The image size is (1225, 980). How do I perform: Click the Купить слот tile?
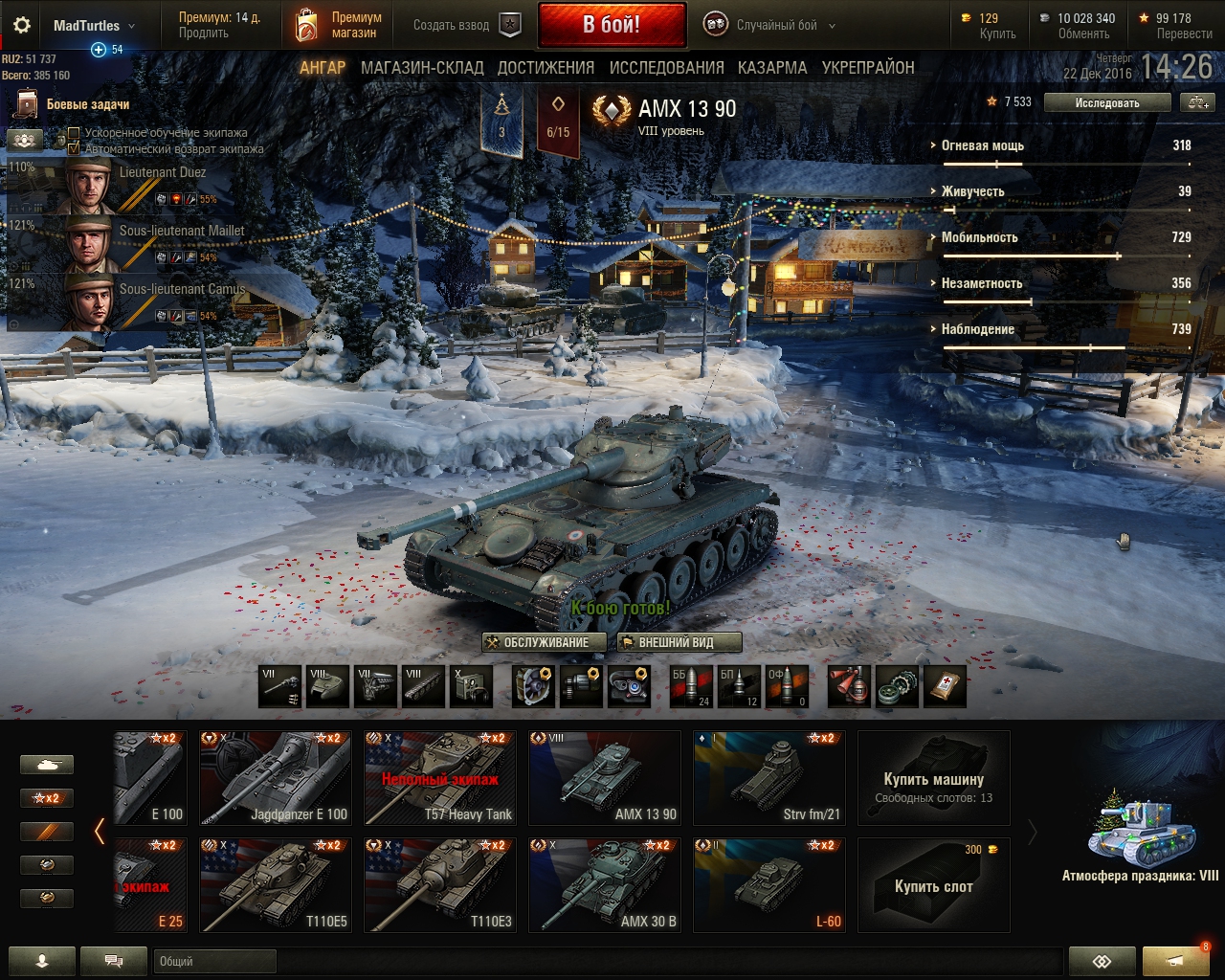934,885
